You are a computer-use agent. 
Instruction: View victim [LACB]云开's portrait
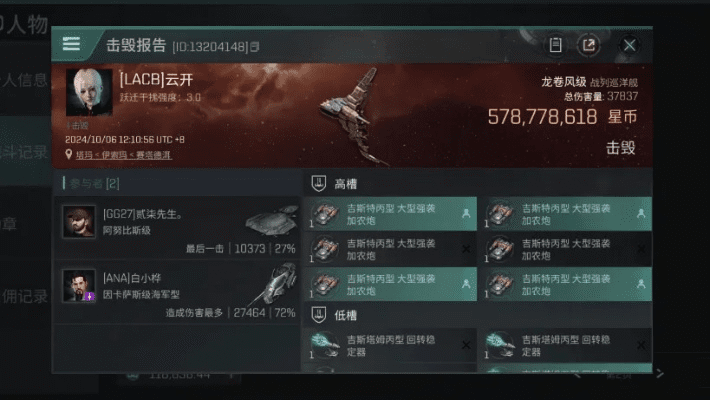point(90,94)
